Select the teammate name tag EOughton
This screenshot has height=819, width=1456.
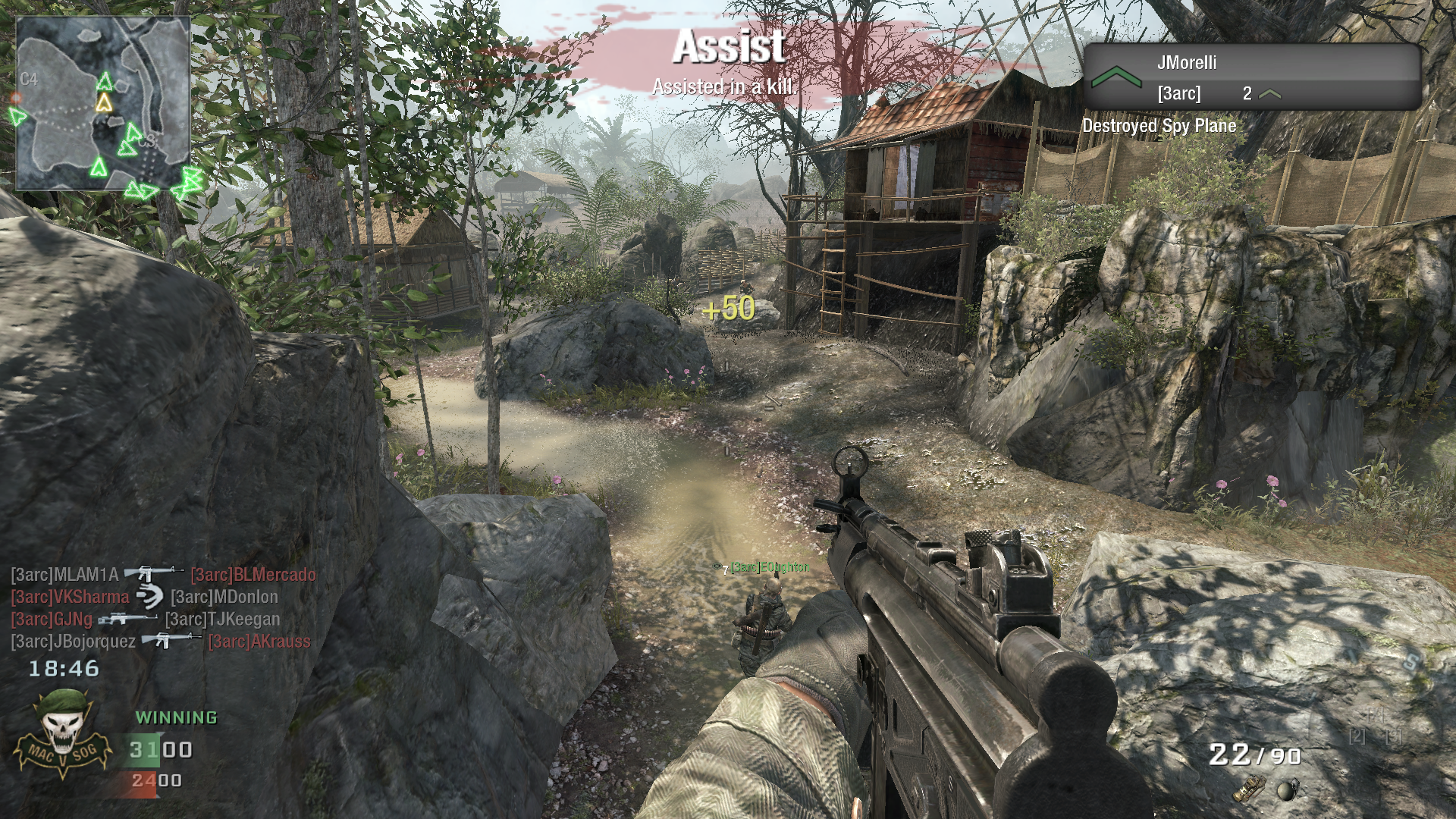point(769,567)
